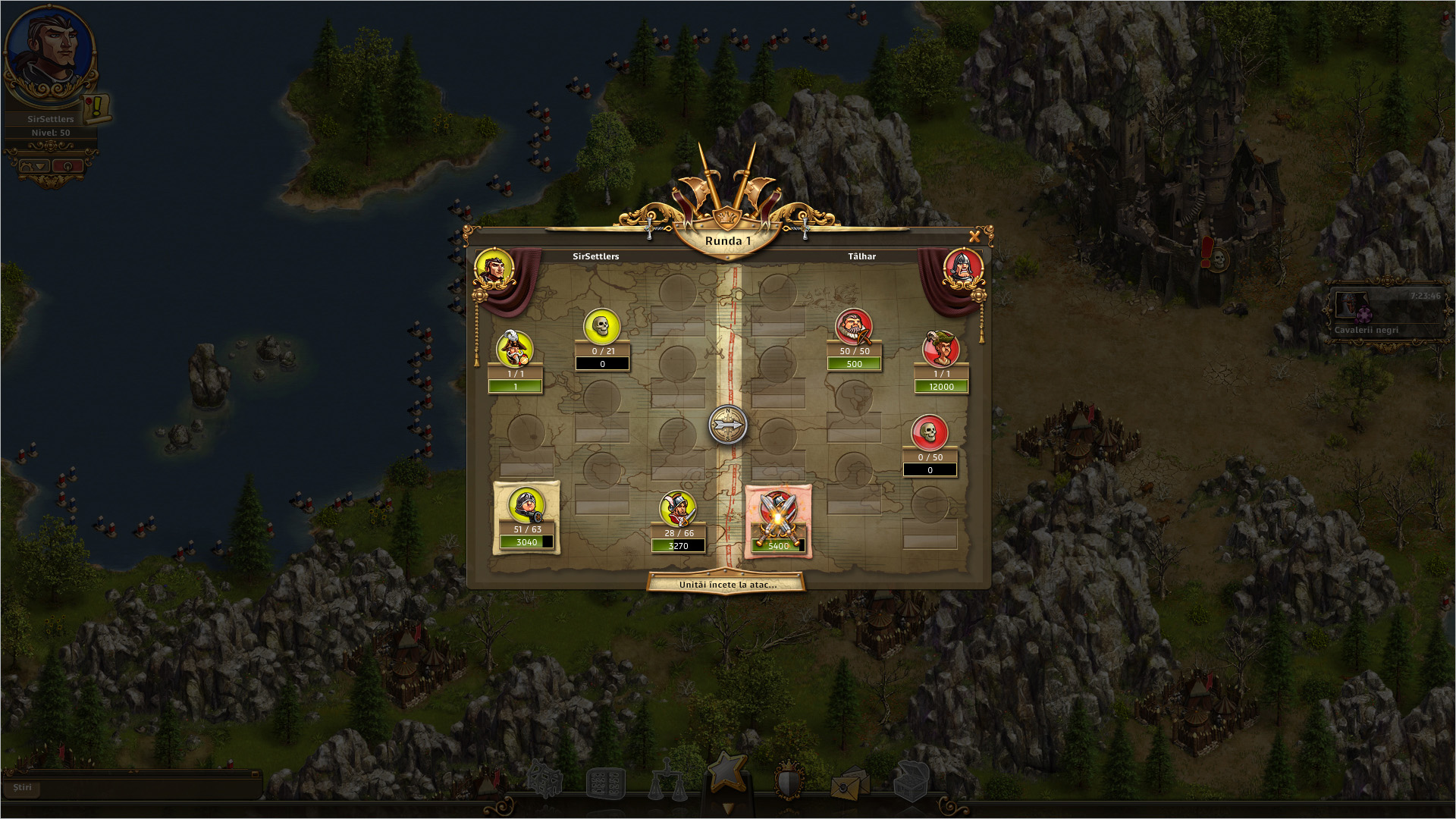Close the Runda 1 battle window

click(974, 237)
